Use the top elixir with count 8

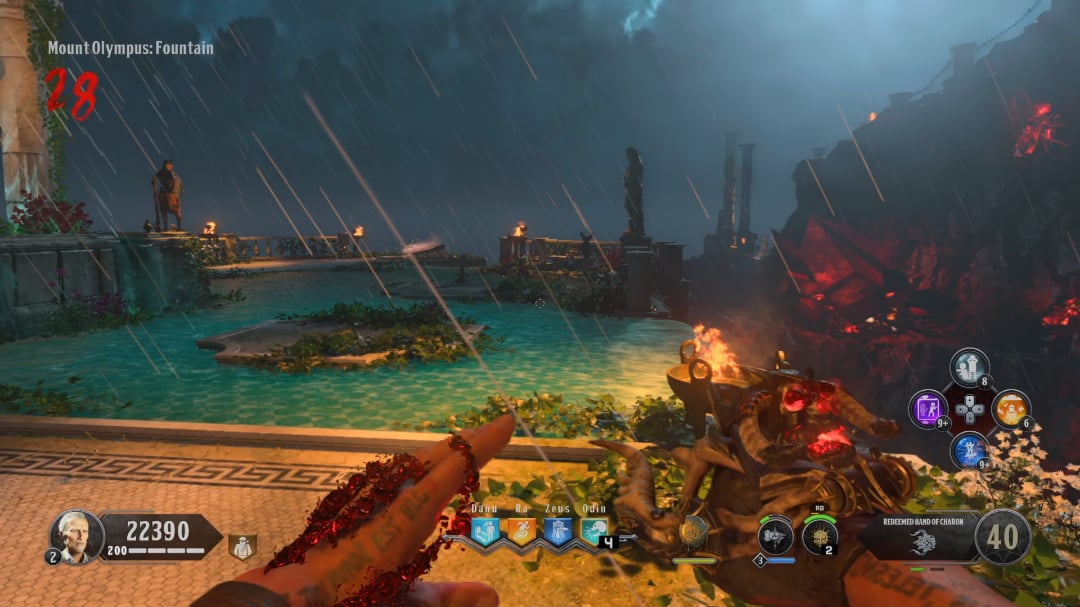click(969, 368)
